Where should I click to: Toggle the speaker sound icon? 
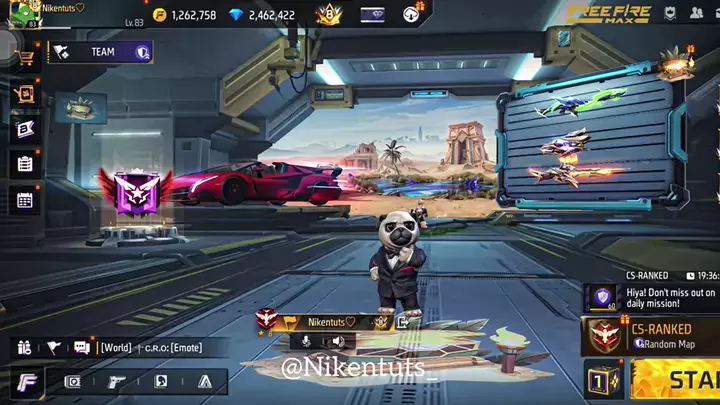338,341
